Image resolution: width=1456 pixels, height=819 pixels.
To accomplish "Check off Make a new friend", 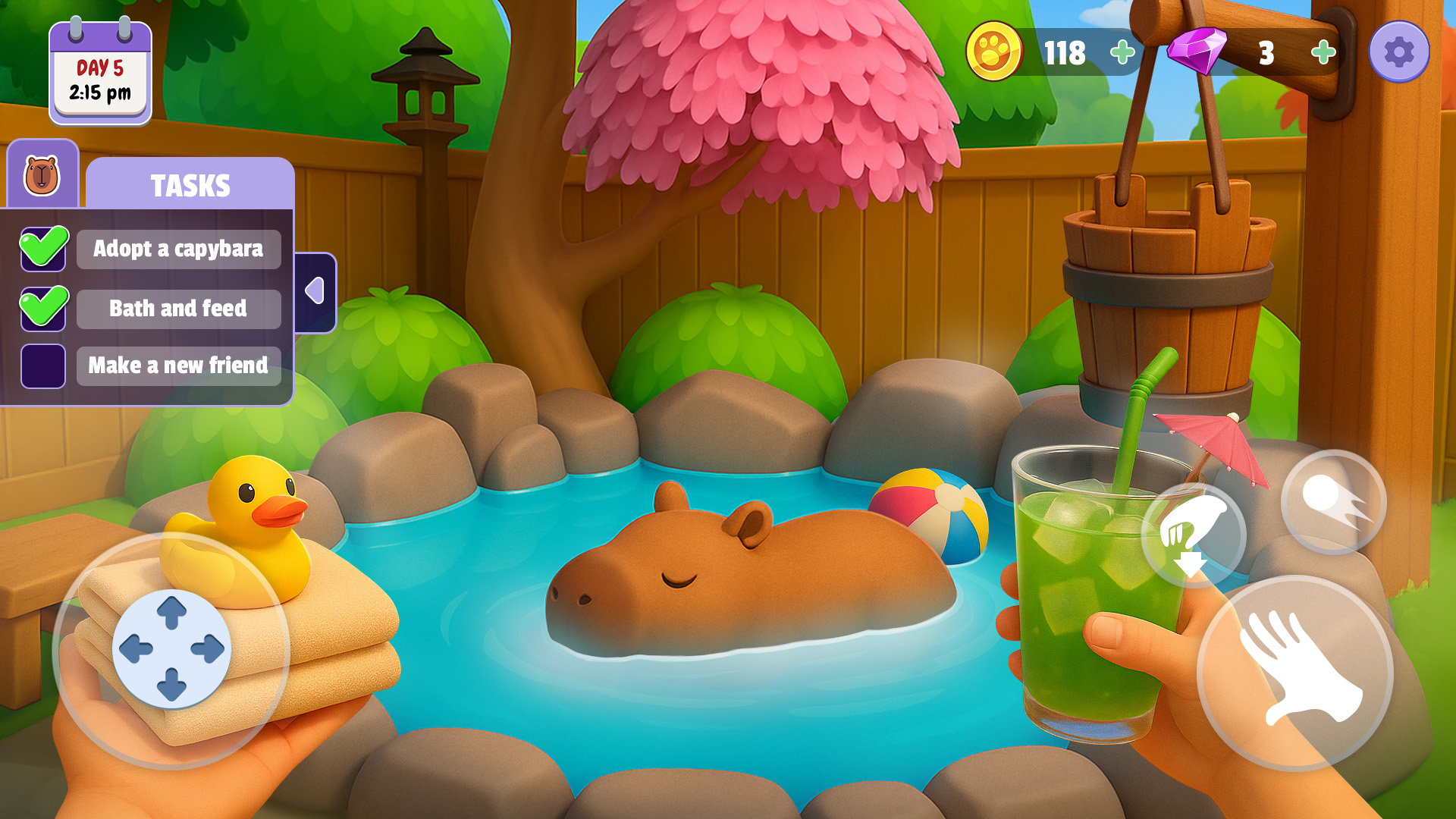I will [43, 366].
